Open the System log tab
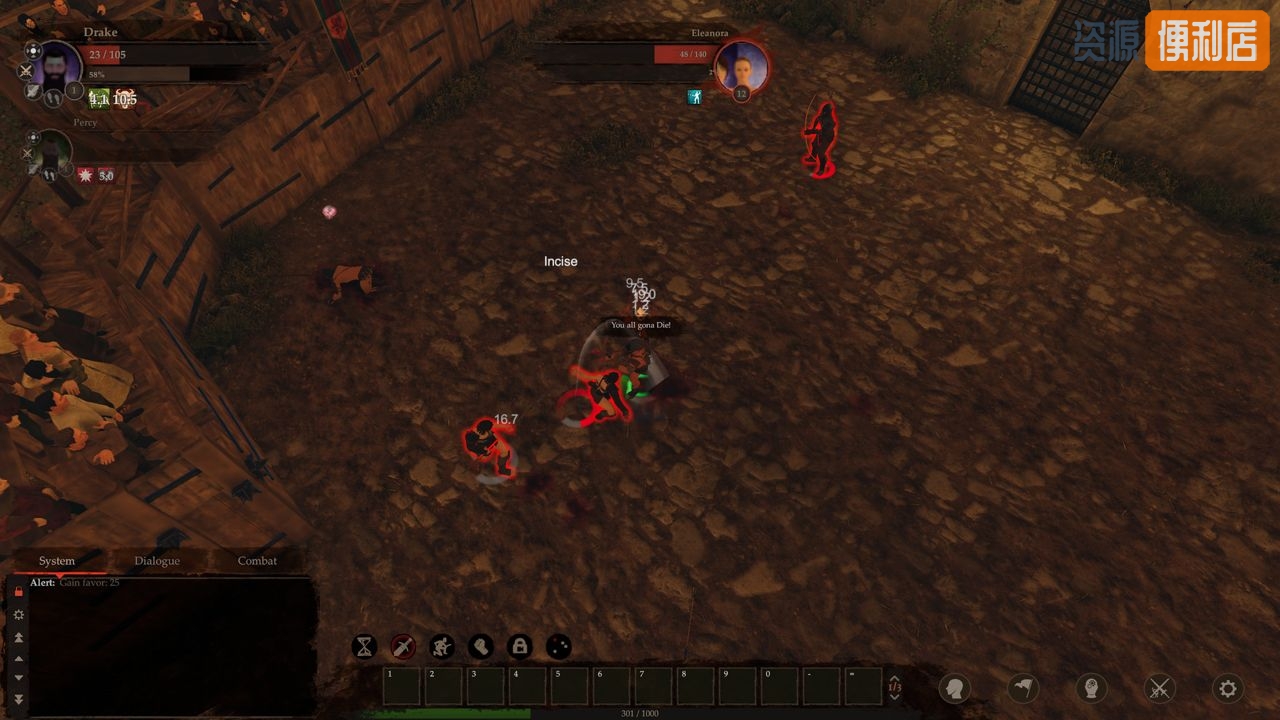The image size is (1280, 720). tap(57, 561)
